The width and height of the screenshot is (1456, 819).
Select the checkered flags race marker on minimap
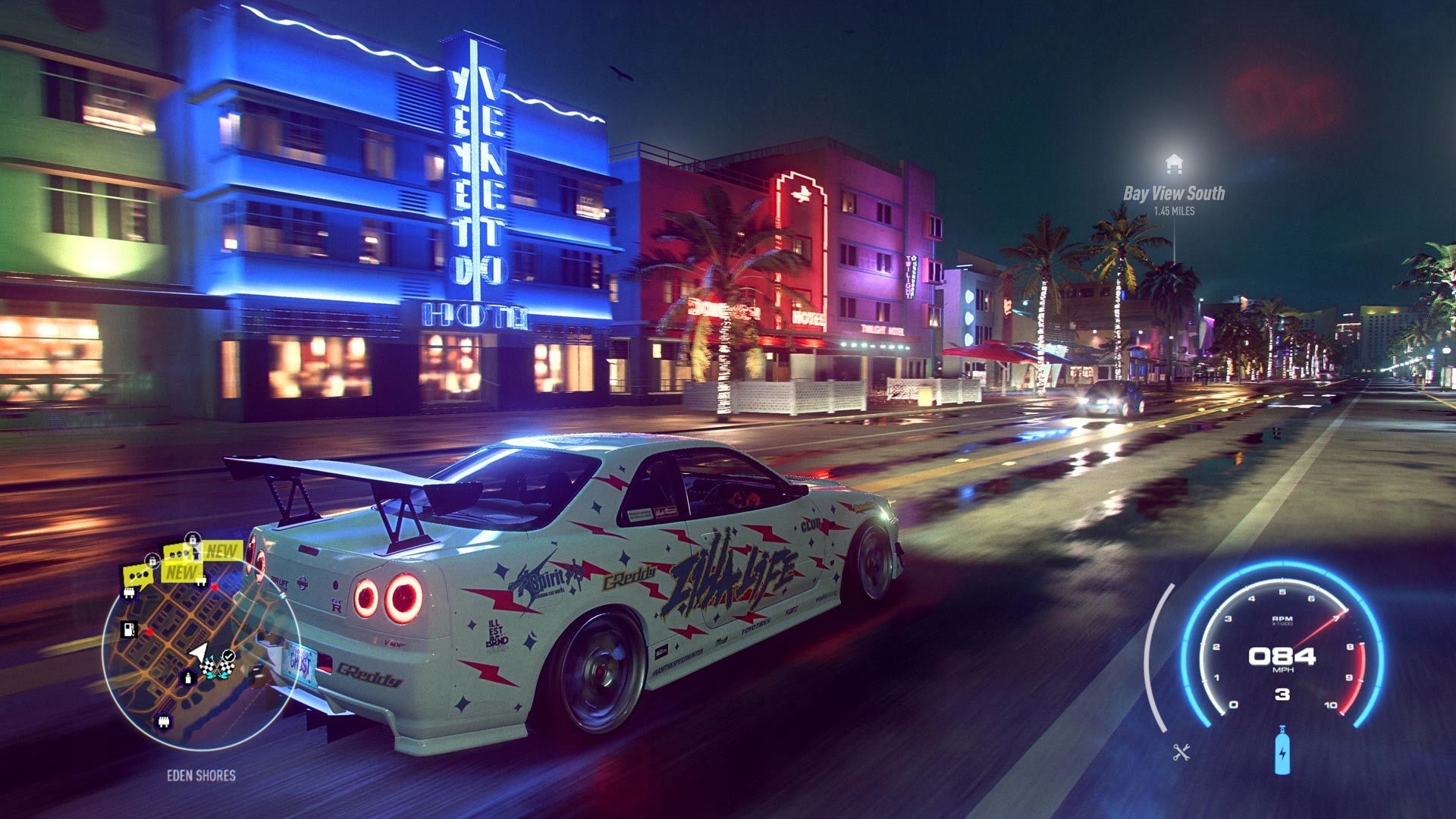217,665
